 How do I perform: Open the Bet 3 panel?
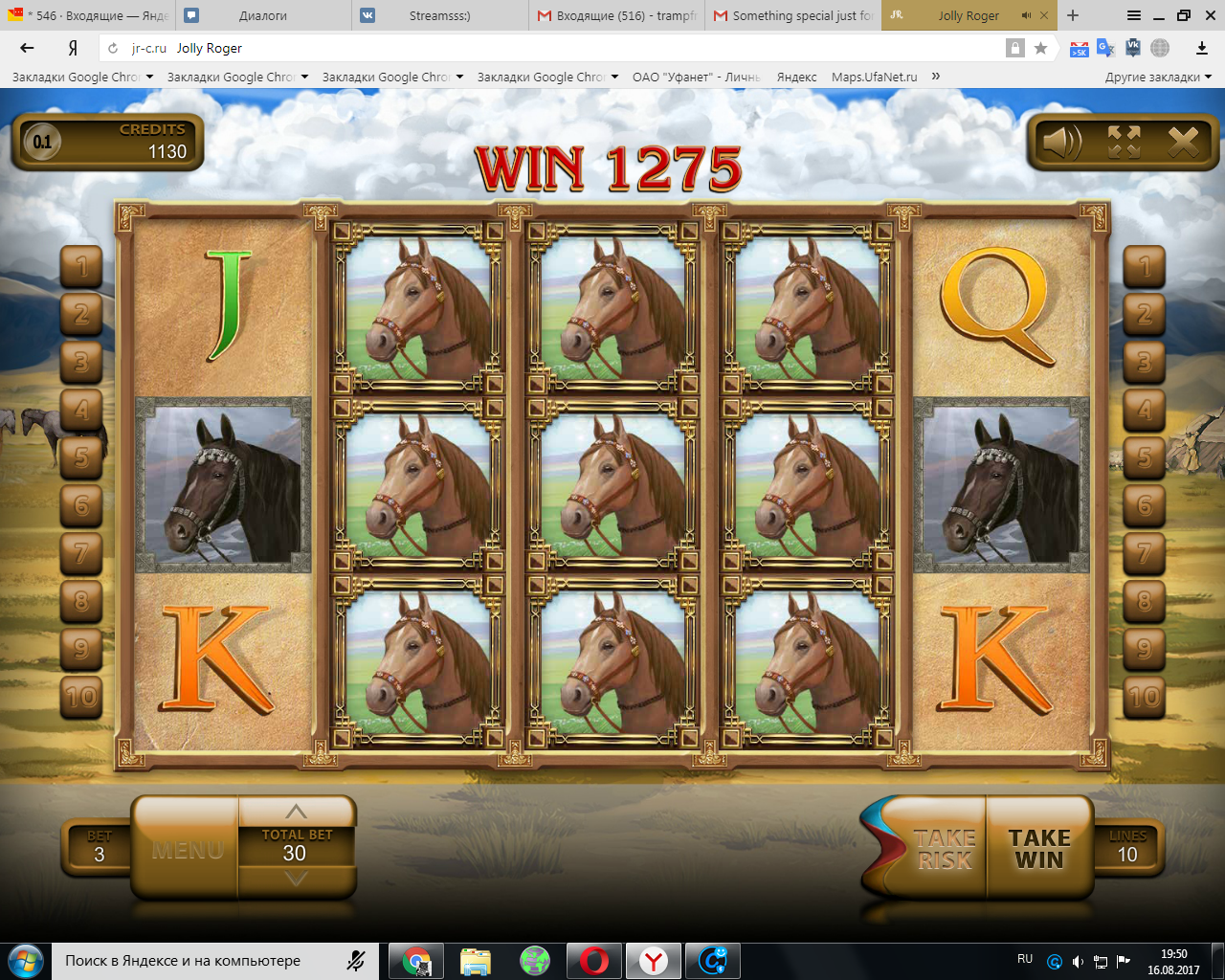click(99, 848)
